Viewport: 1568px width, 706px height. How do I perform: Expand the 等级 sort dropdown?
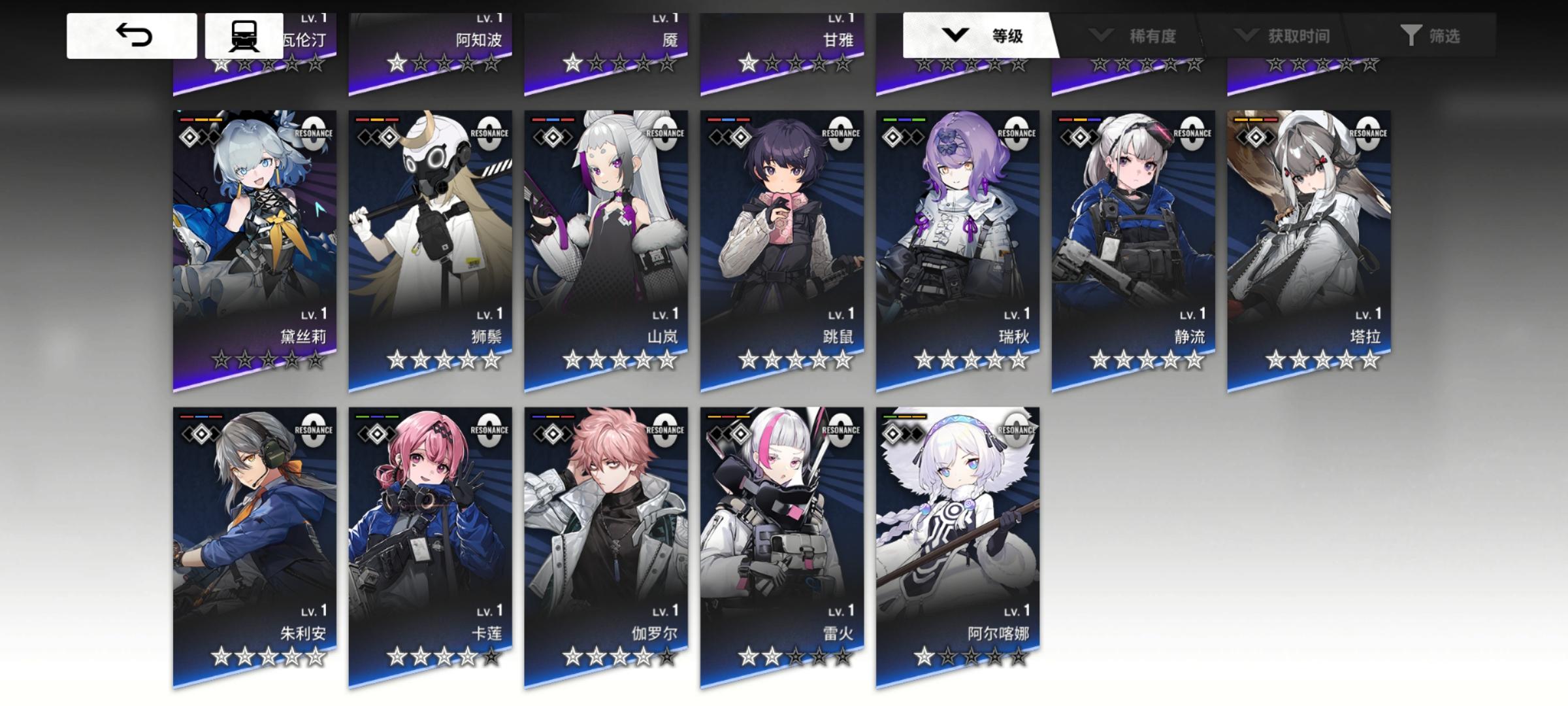pos(980,37)
